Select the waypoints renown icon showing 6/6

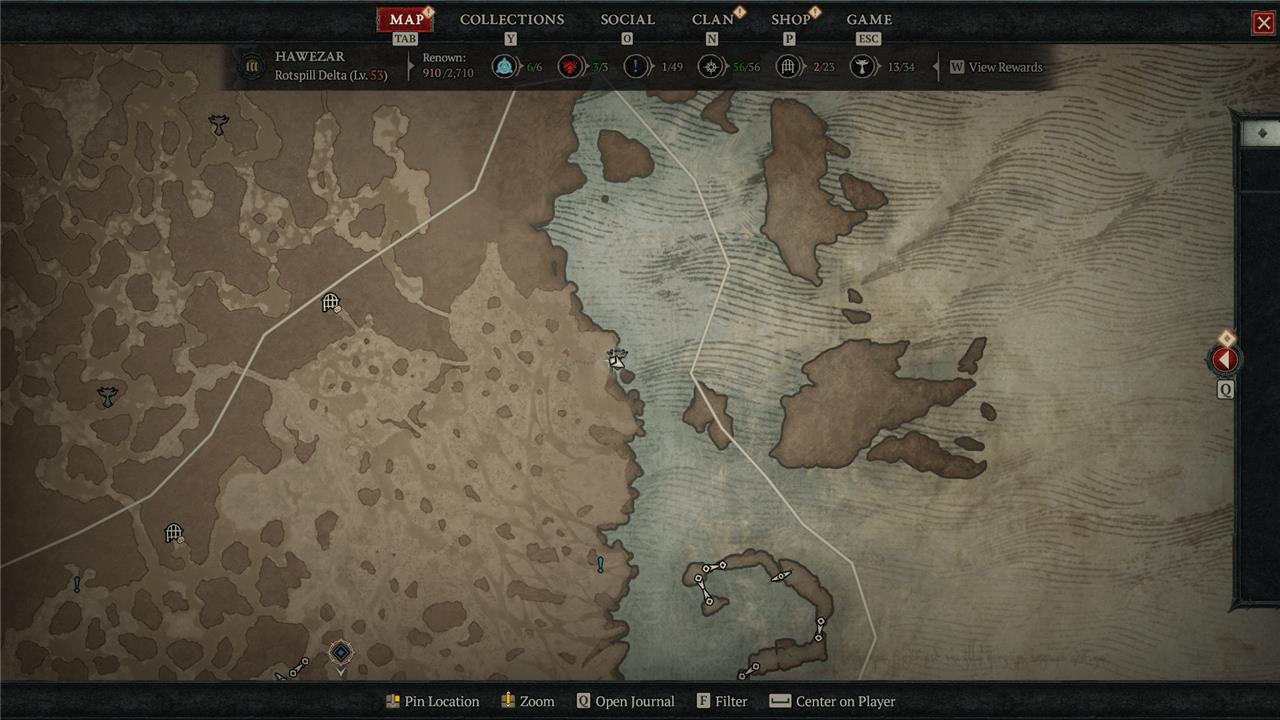click(505, 67)
